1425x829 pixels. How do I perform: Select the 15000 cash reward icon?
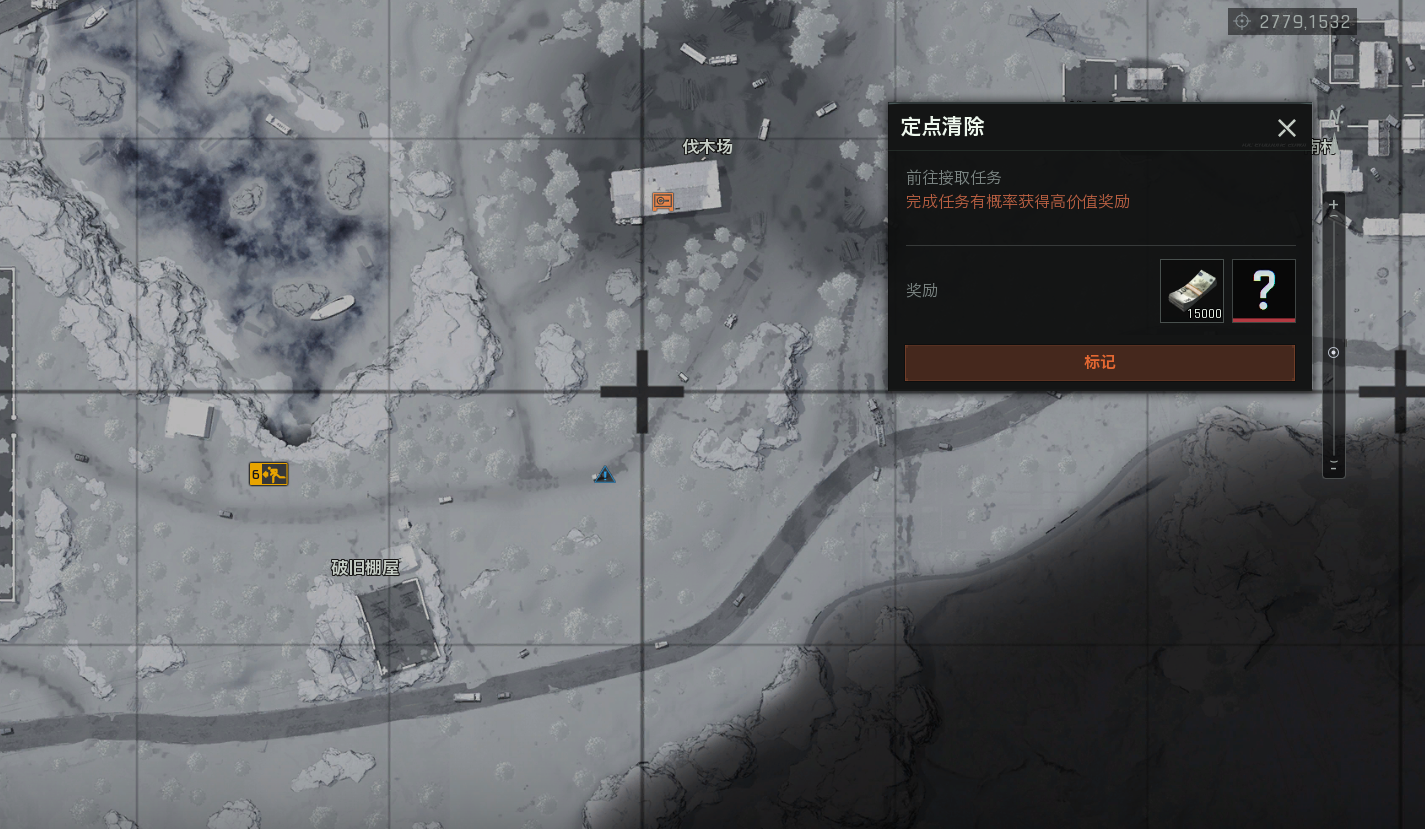point(1191,291)
